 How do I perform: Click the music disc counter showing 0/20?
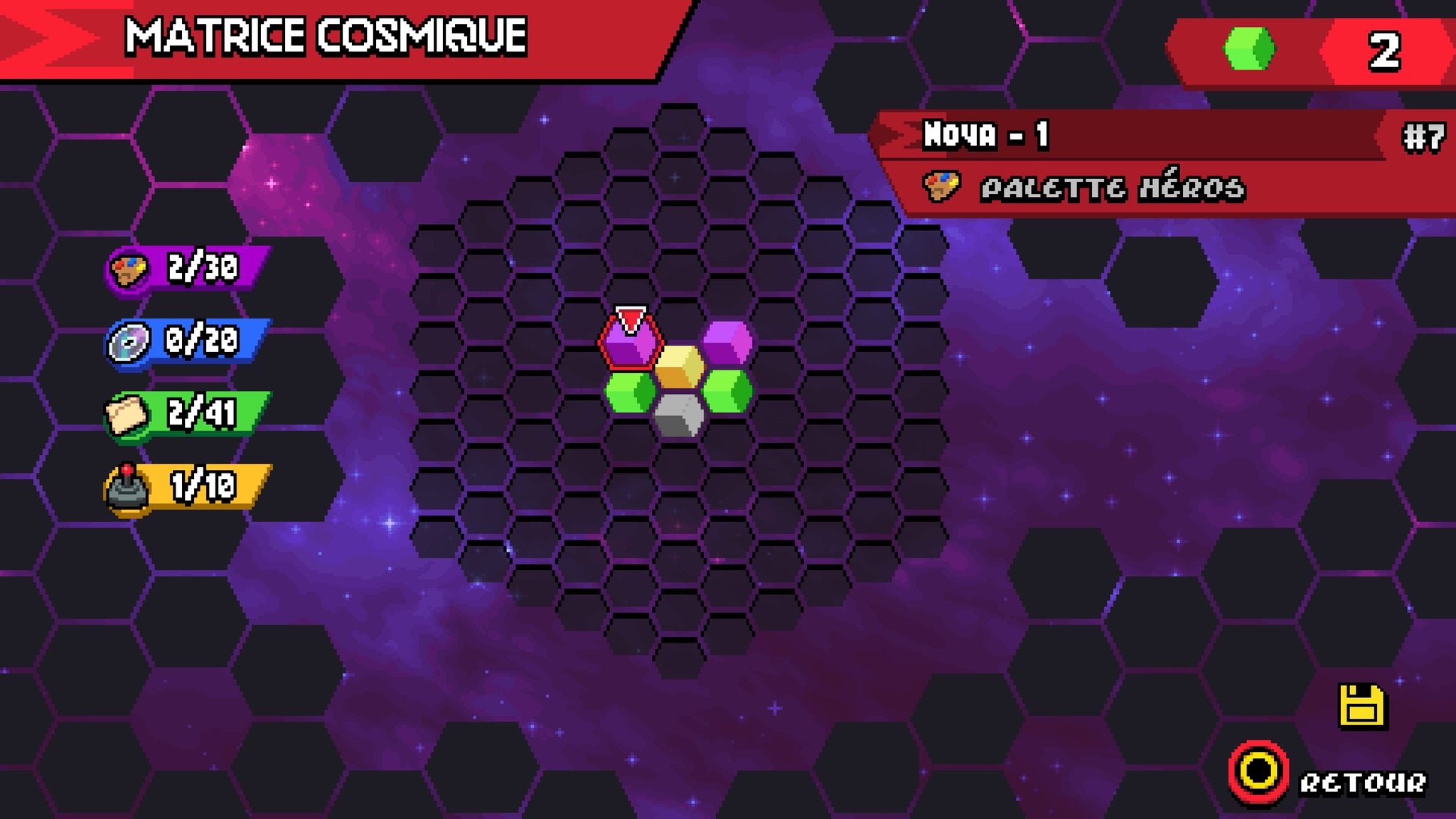point(189,341)
